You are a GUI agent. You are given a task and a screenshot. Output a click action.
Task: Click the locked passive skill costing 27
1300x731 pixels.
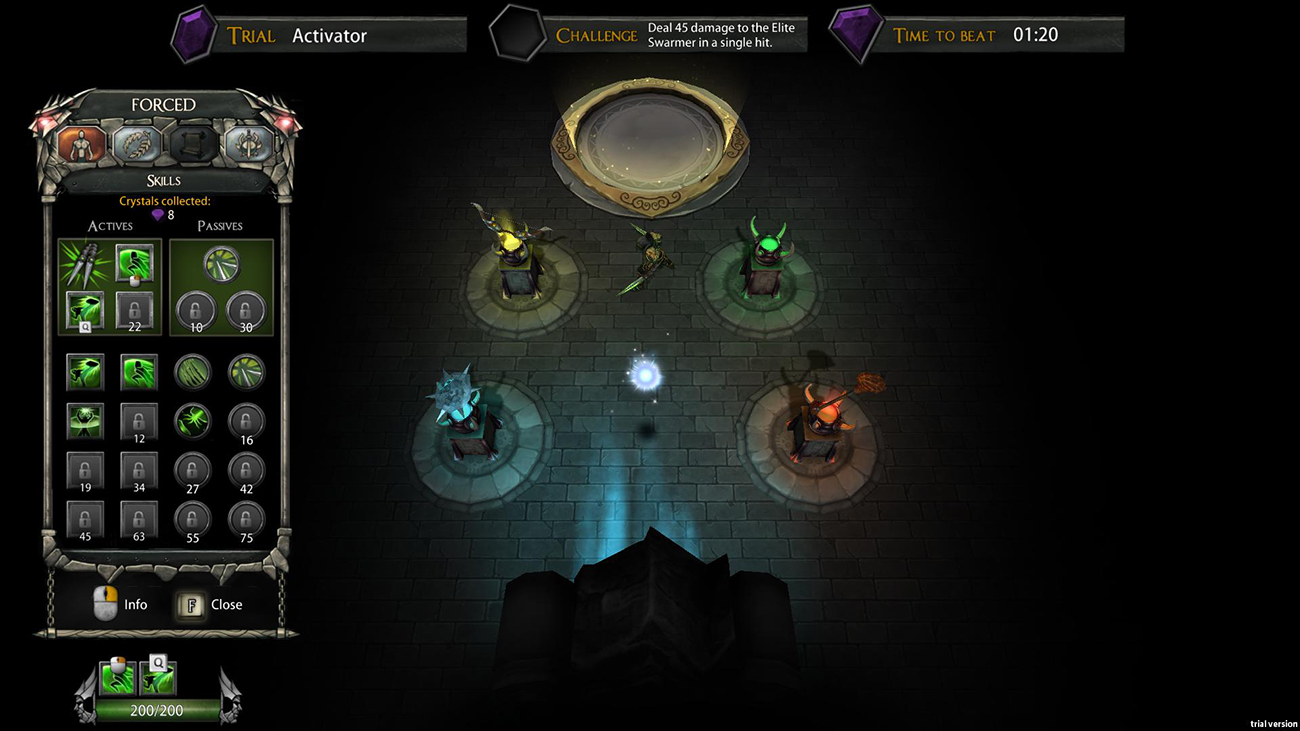tap(193, 470)
